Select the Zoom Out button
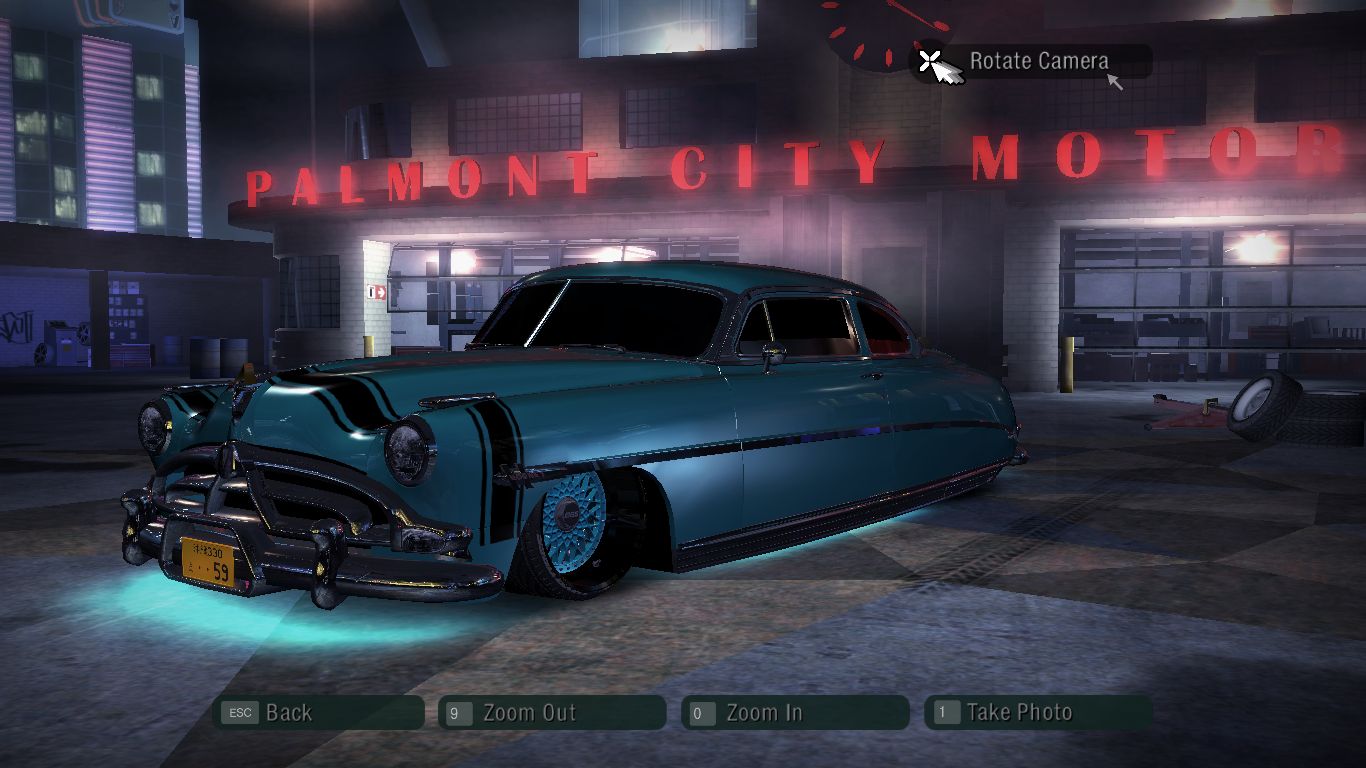This screenshot has height=768, width=1366. (551, 713)
